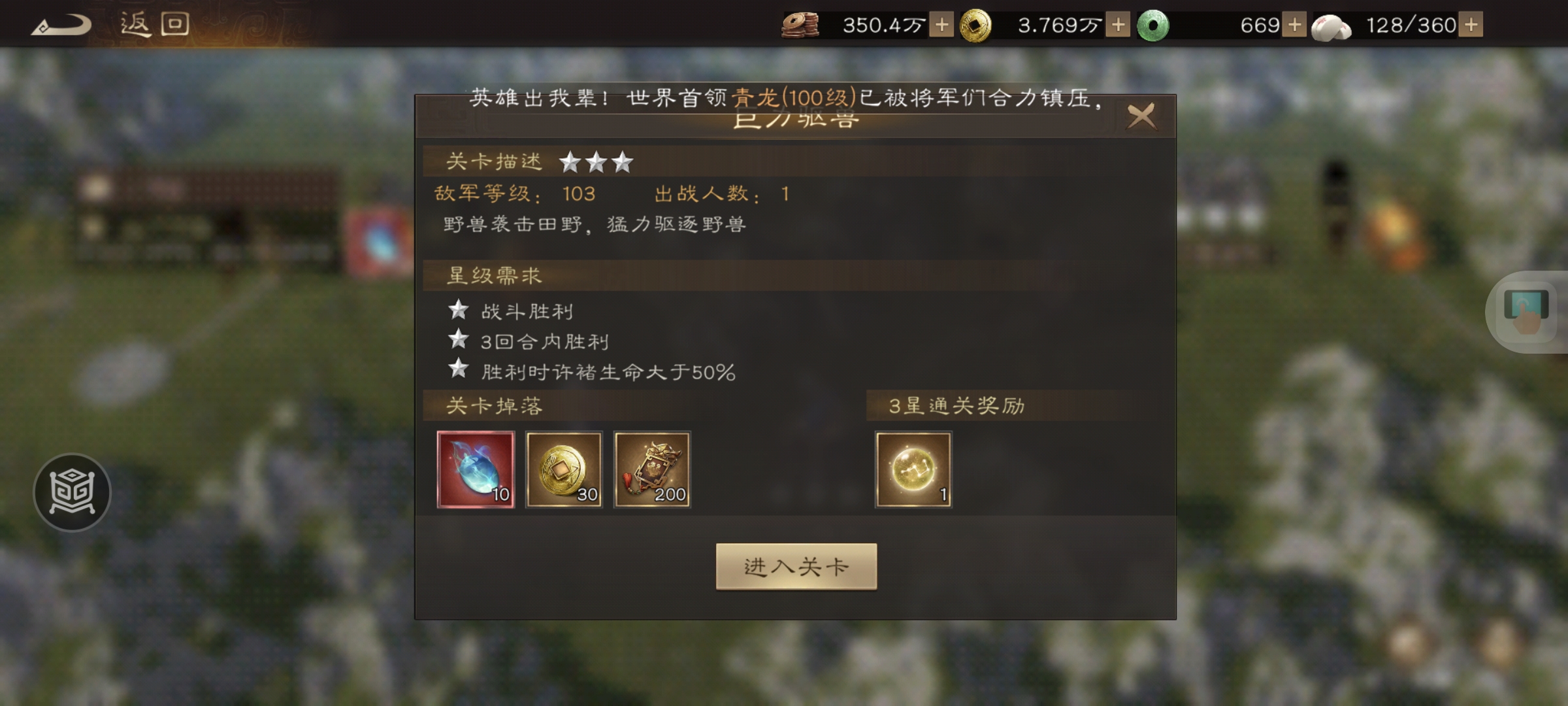View the treasure pouch drop worth 200

click(x=653, y=469)
